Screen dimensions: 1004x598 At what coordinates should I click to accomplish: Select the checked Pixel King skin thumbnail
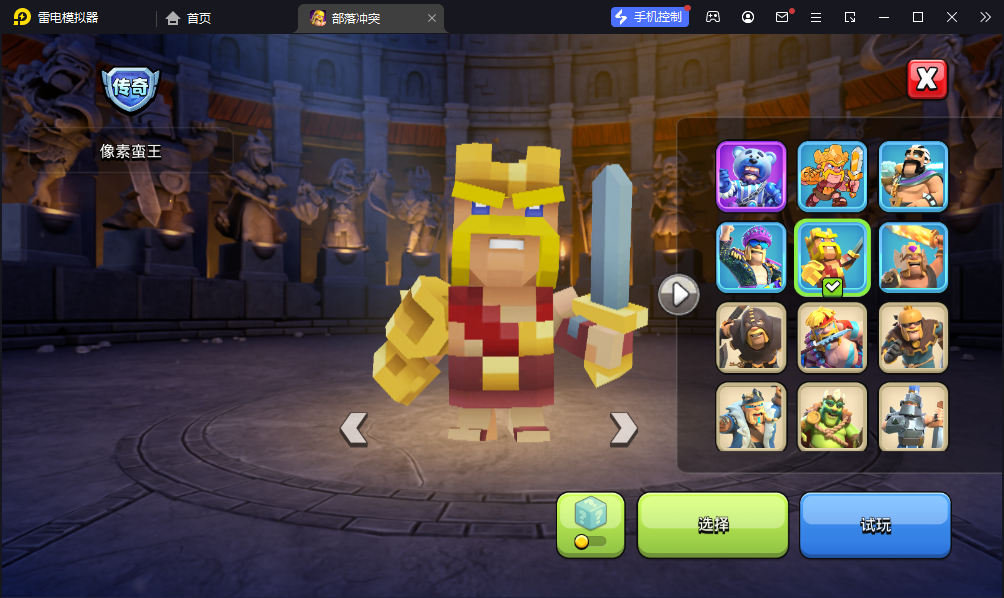832,257
